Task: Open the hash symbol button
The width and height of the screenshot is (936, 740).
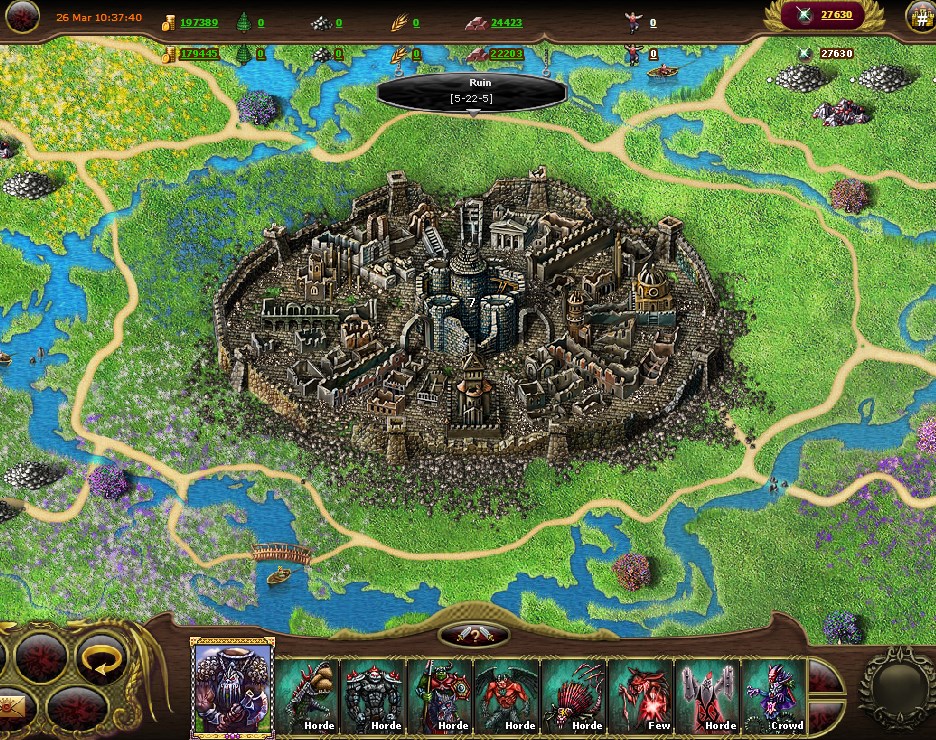Action: (x=921, y=16)
